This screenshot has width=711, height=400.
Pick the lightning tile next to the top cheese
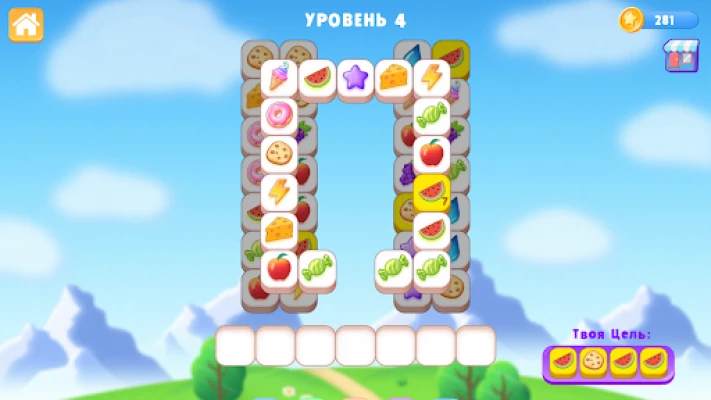point(432,77)
